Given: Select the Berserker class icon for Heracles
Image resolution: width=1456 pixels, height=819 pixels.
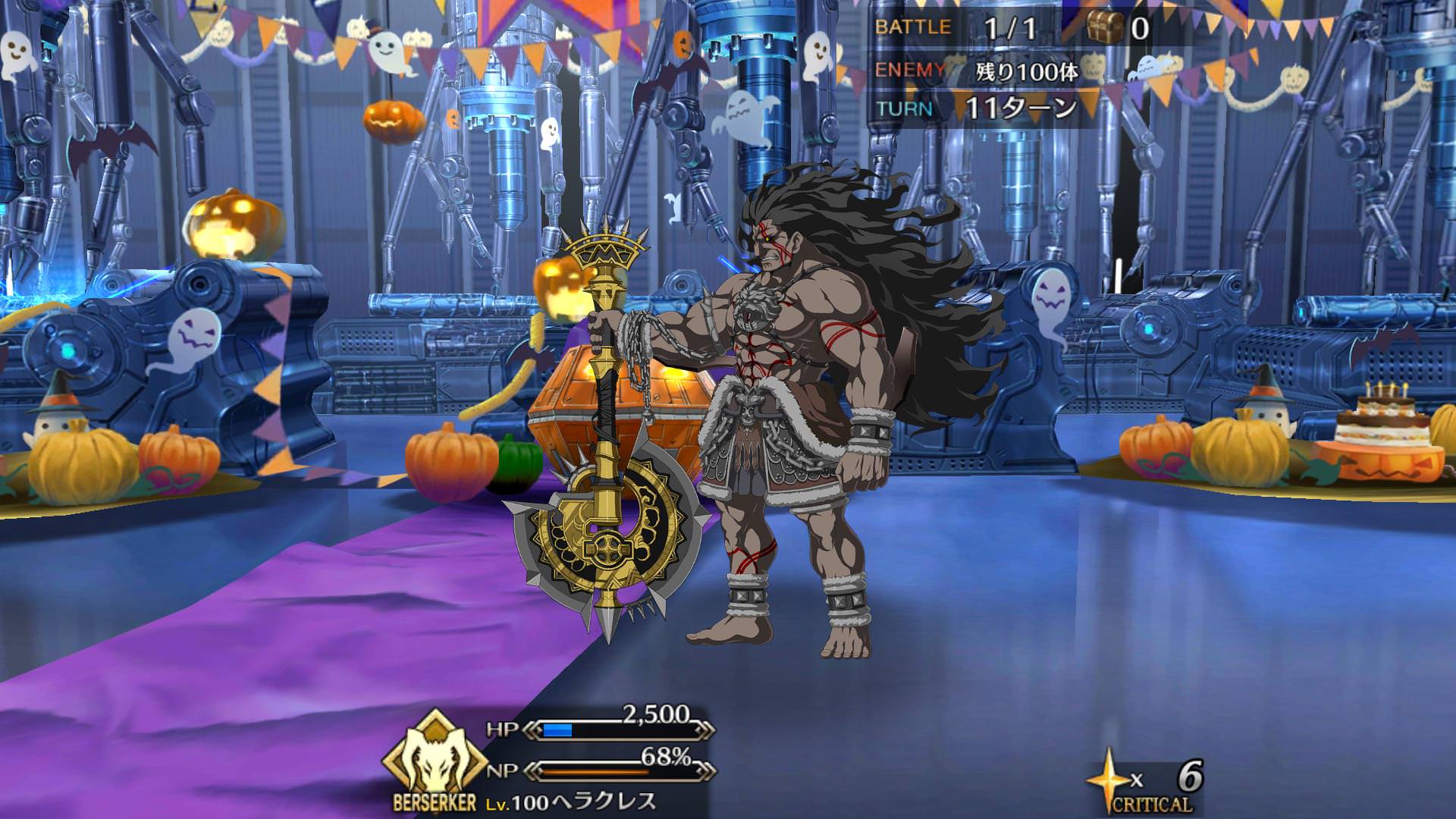Looking at the screenshot, I should 435,758.
